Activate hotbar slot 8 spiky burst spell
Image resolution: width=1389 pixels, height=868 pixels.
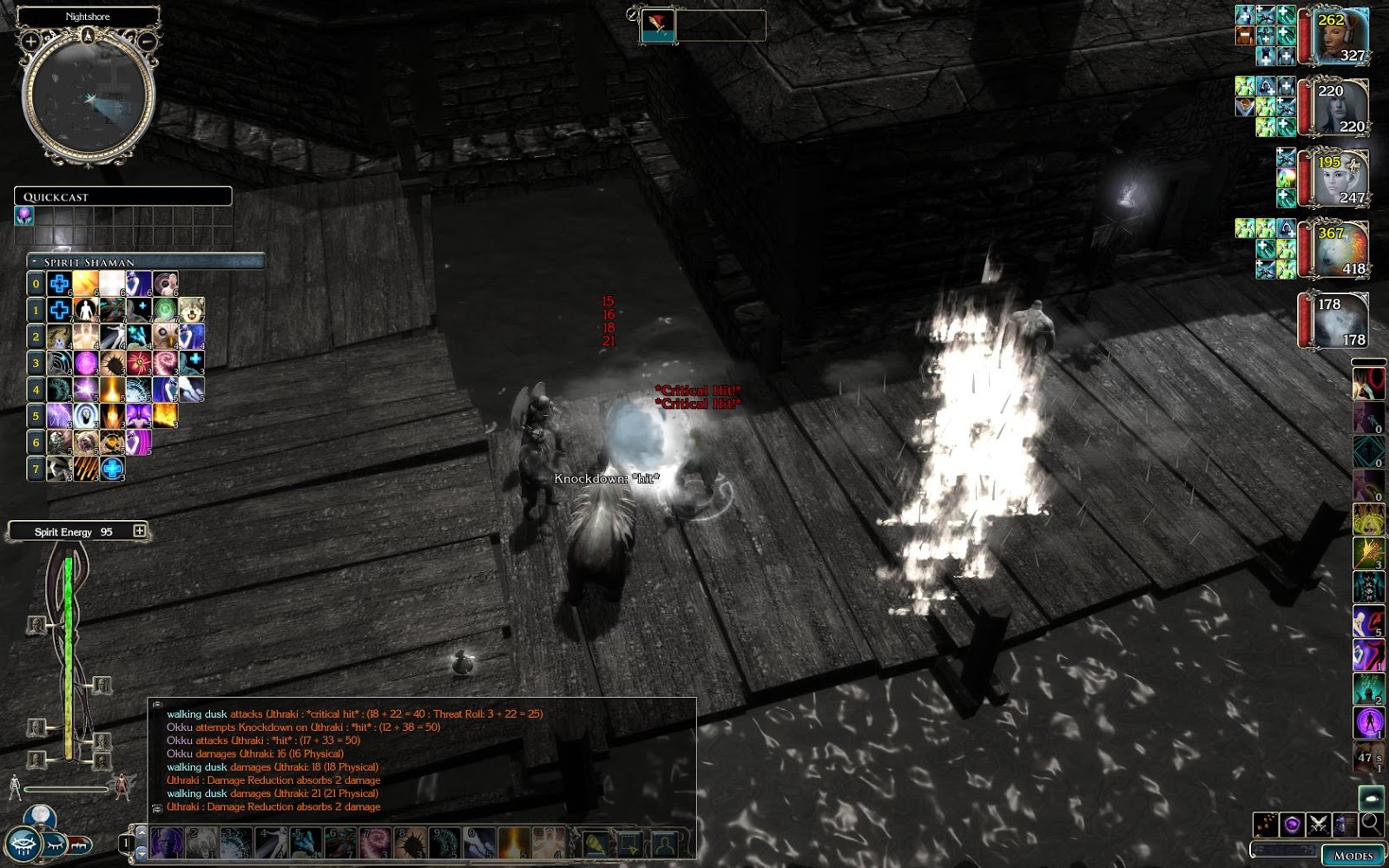pyautogui.click(x=409, y=843)
